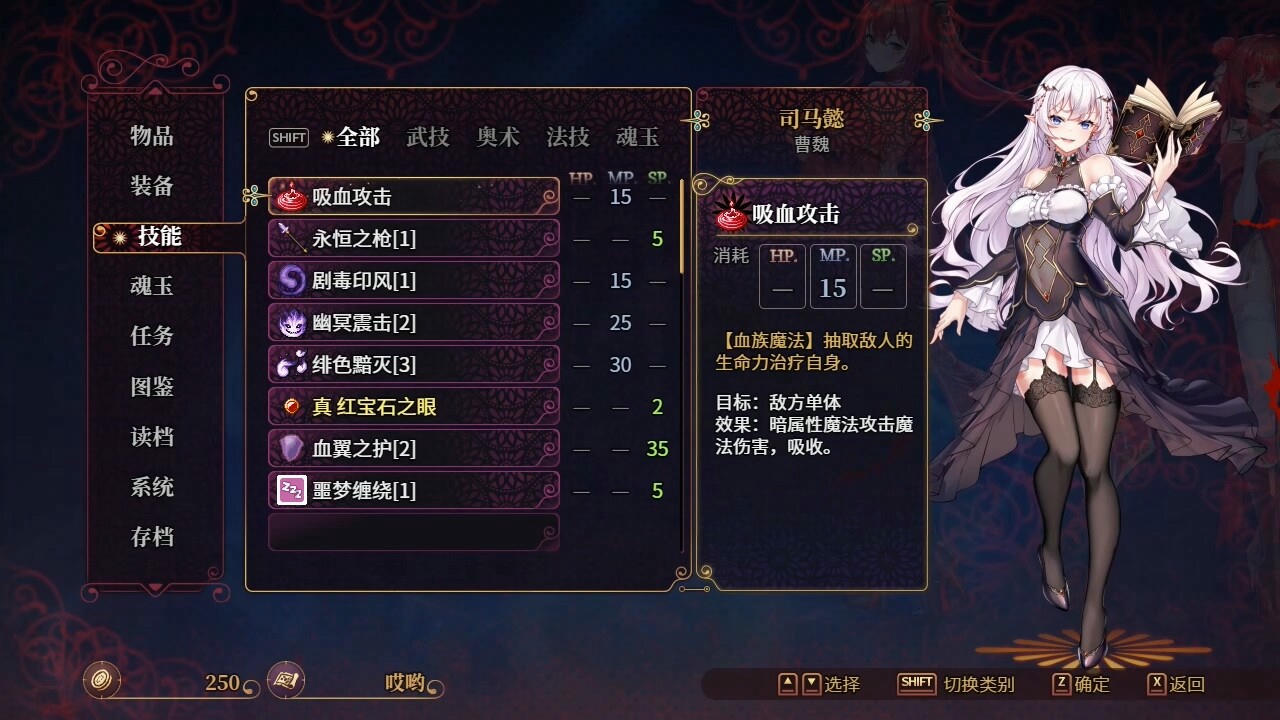Select the 血翼之护 shield skill icon
Image resolution: width=1280 pixels, height=720 pixels.
[290, 448]
